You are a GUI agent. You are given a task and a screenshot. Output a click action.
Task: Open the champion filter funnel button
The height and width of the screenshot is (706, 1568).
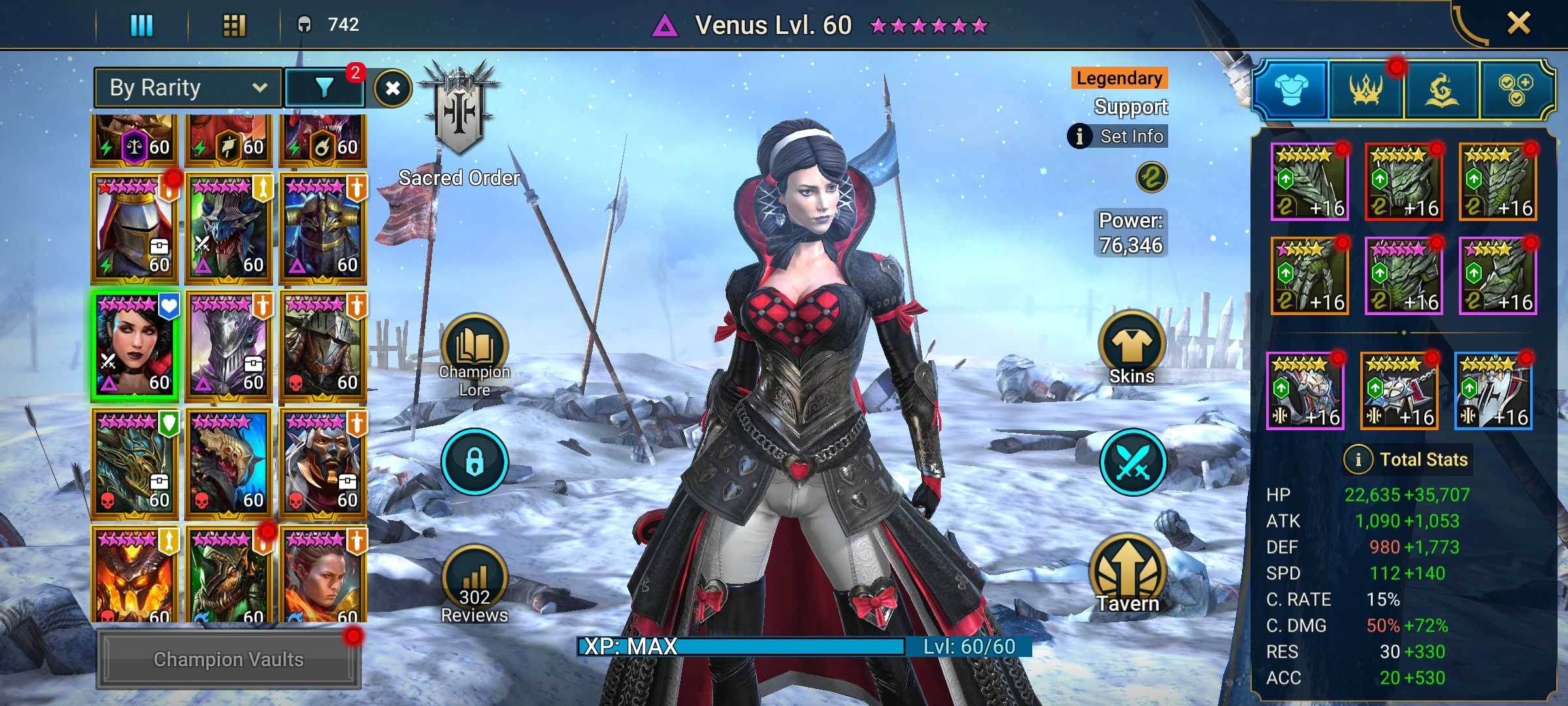(x=324, y=88)
